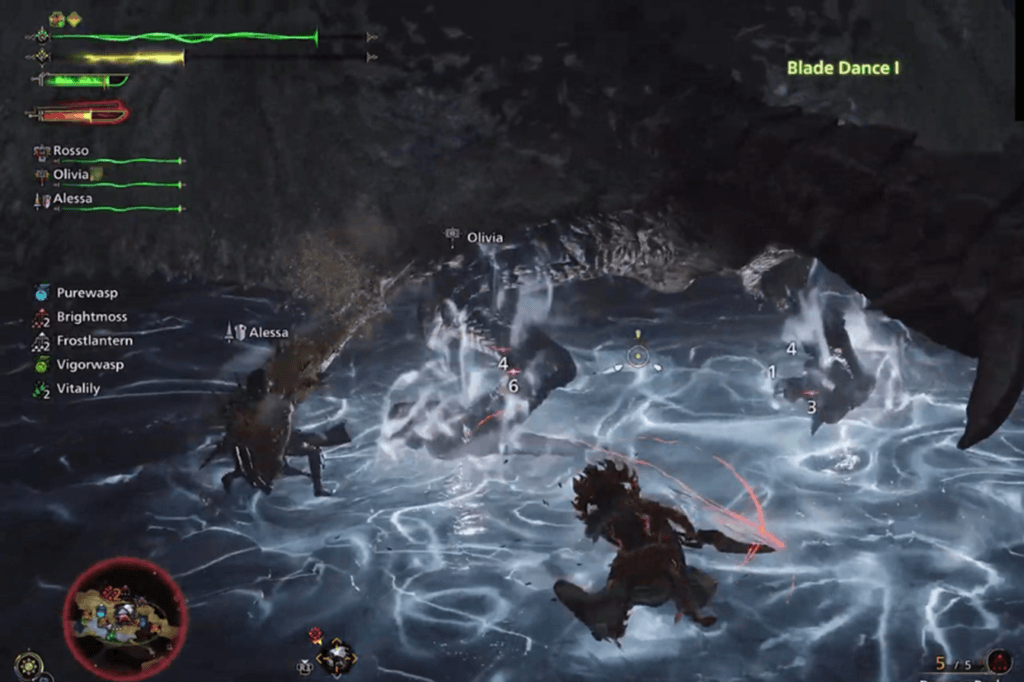Select the center item bar slot

coord(335,657)
